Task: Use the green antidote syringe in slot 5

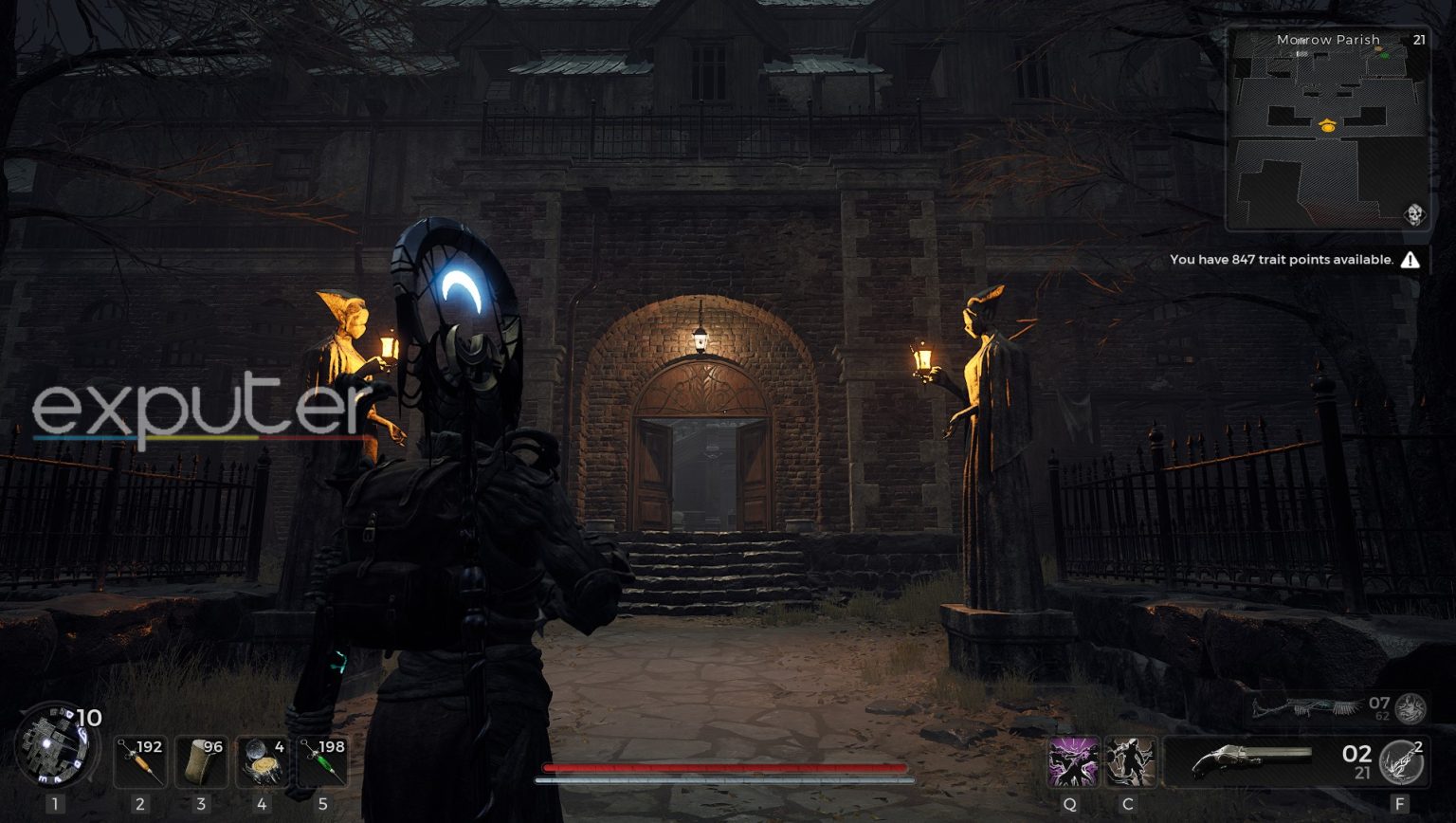Action: (x=323, y=763)
